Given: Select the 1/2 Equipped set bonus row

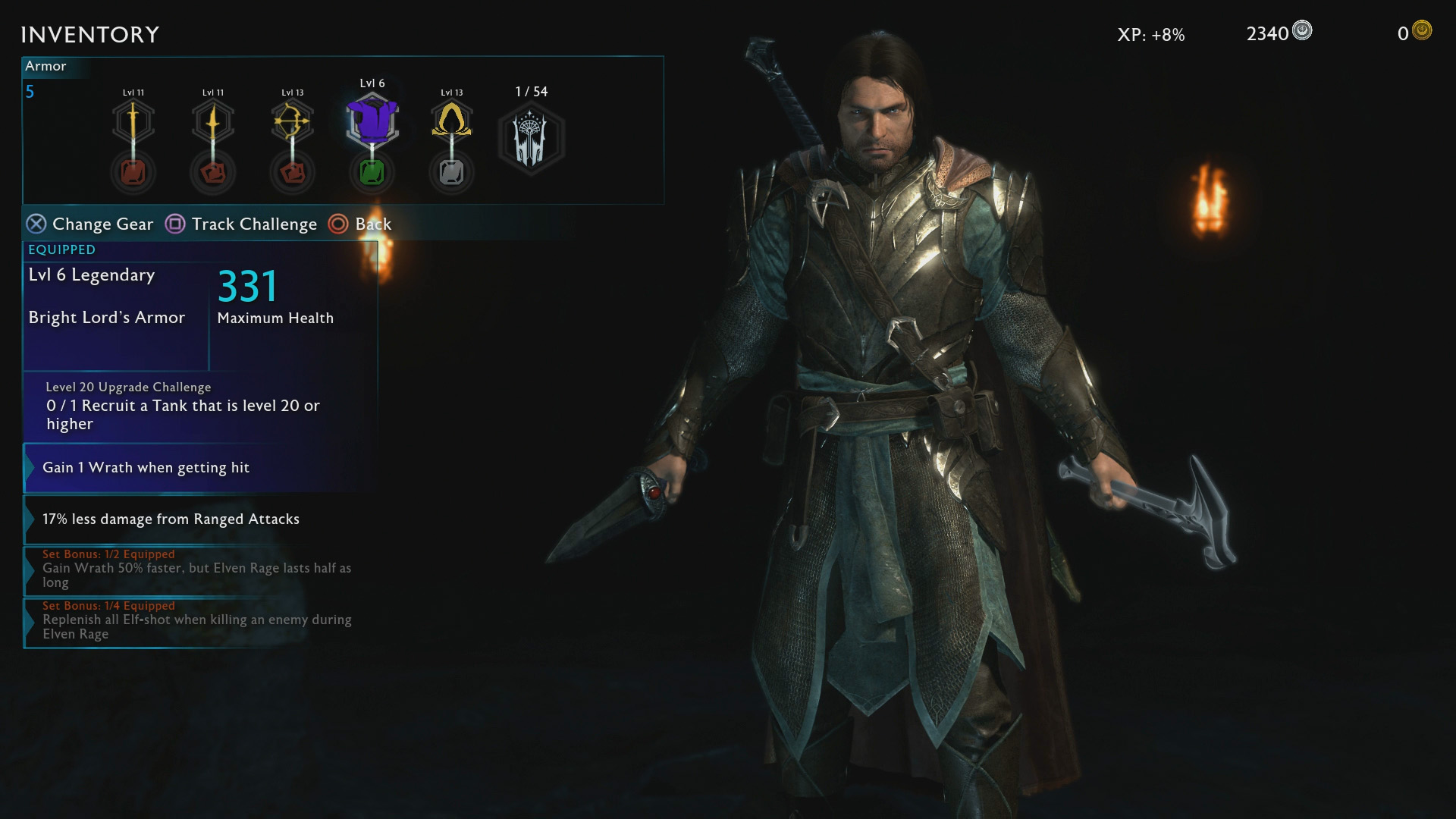Looking at the screenshot, I should click(200, 570).
